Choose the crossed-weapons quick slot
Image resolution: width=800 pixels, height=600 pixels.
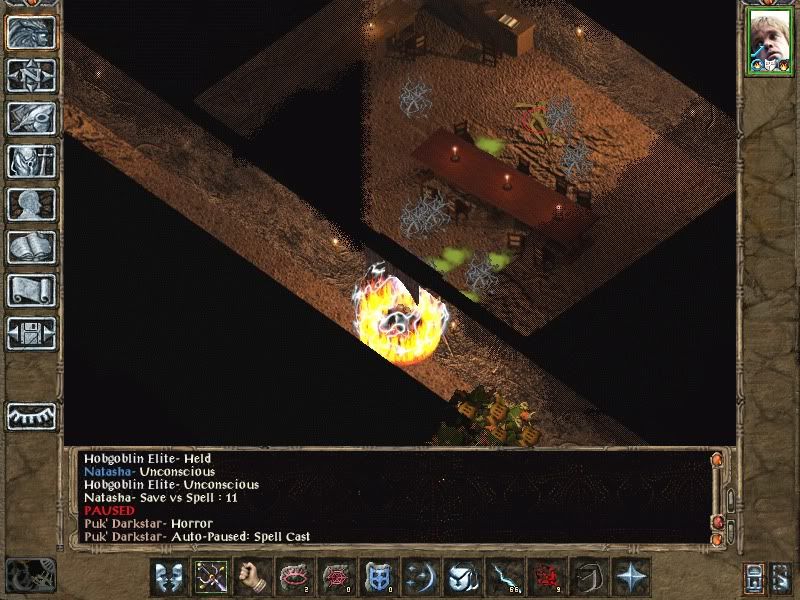pos(211,577)
